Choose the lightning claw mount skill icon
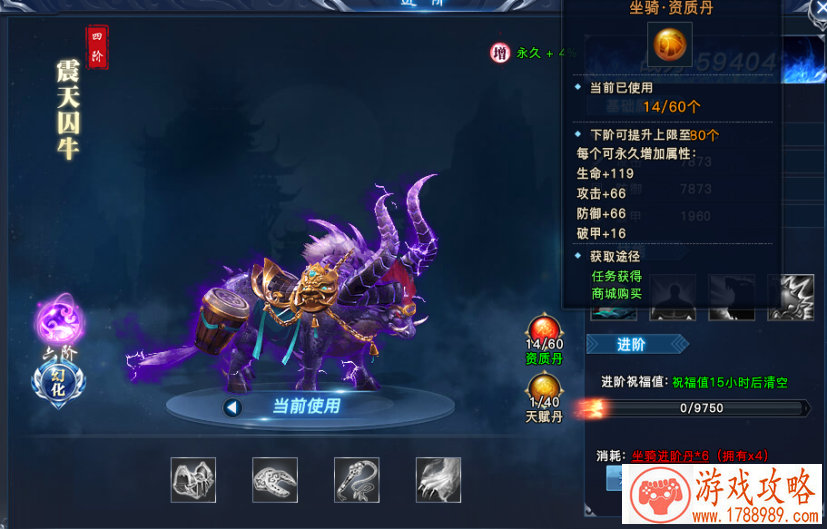The width and height of the screenshot is (827, 529). coord(789,297)
